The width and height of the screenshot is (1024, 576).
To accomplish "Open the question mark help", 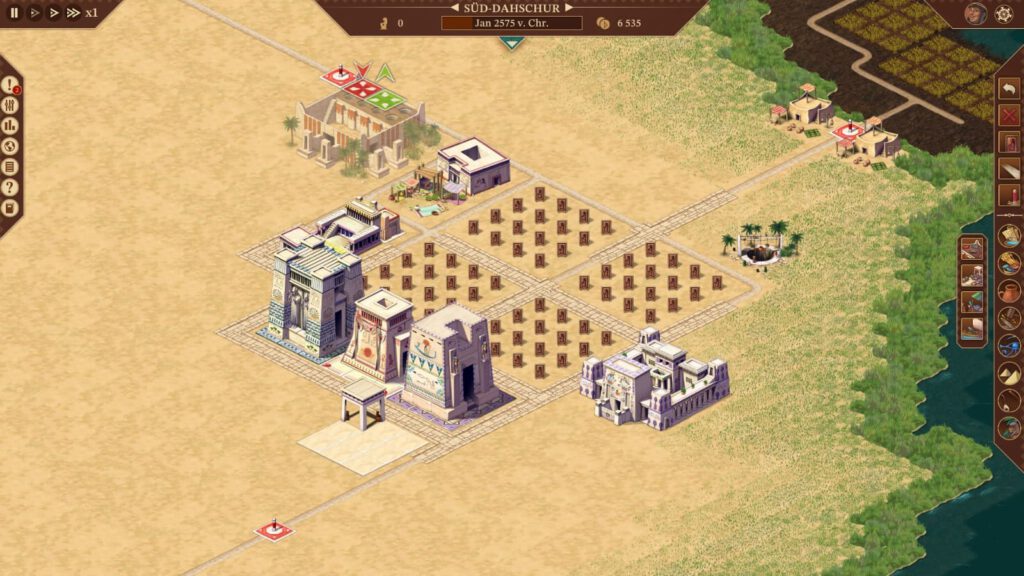I will [x=10, y=187].
